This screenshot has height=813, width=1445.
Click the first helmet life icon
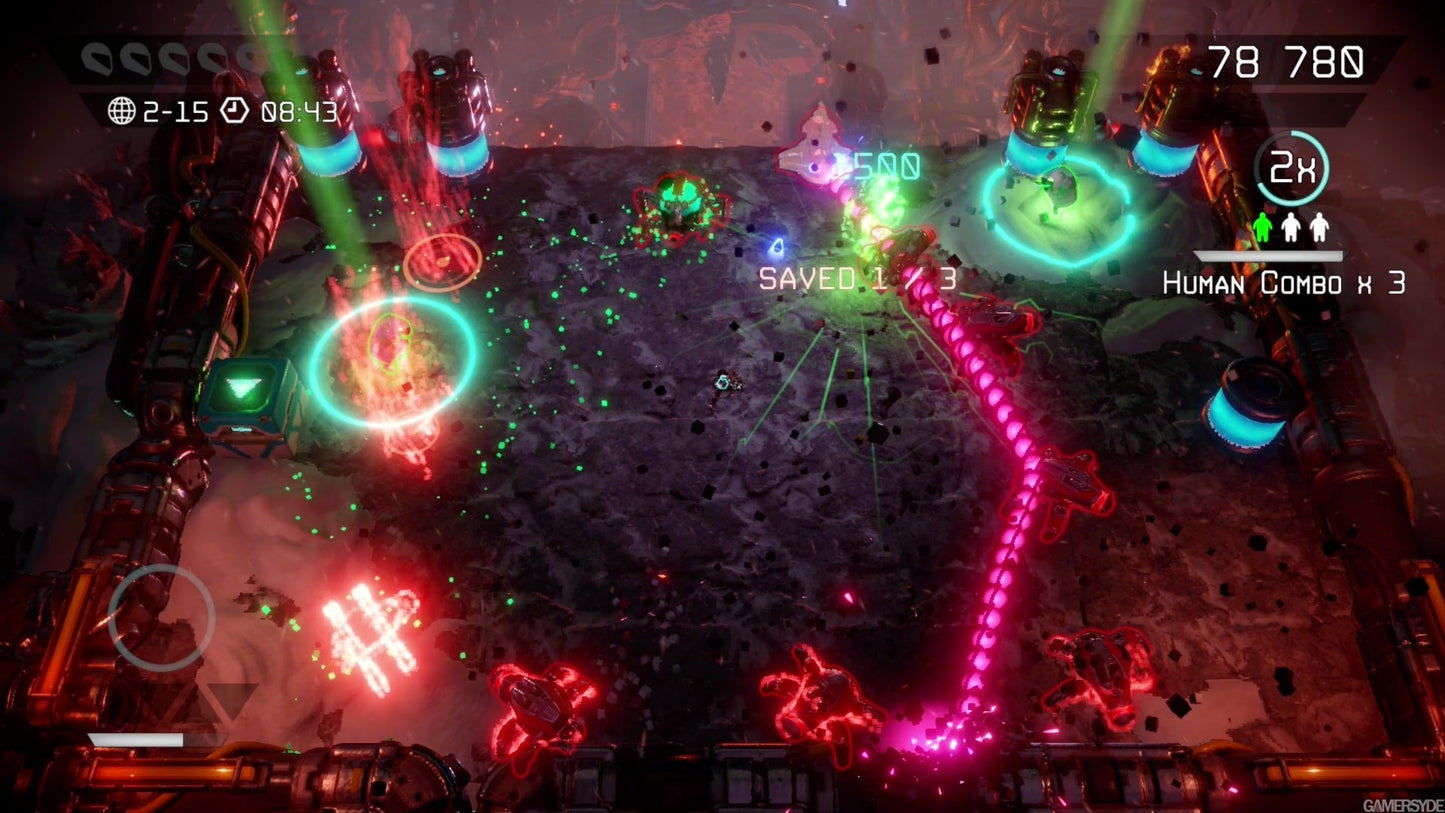click(x=96, y=60)
